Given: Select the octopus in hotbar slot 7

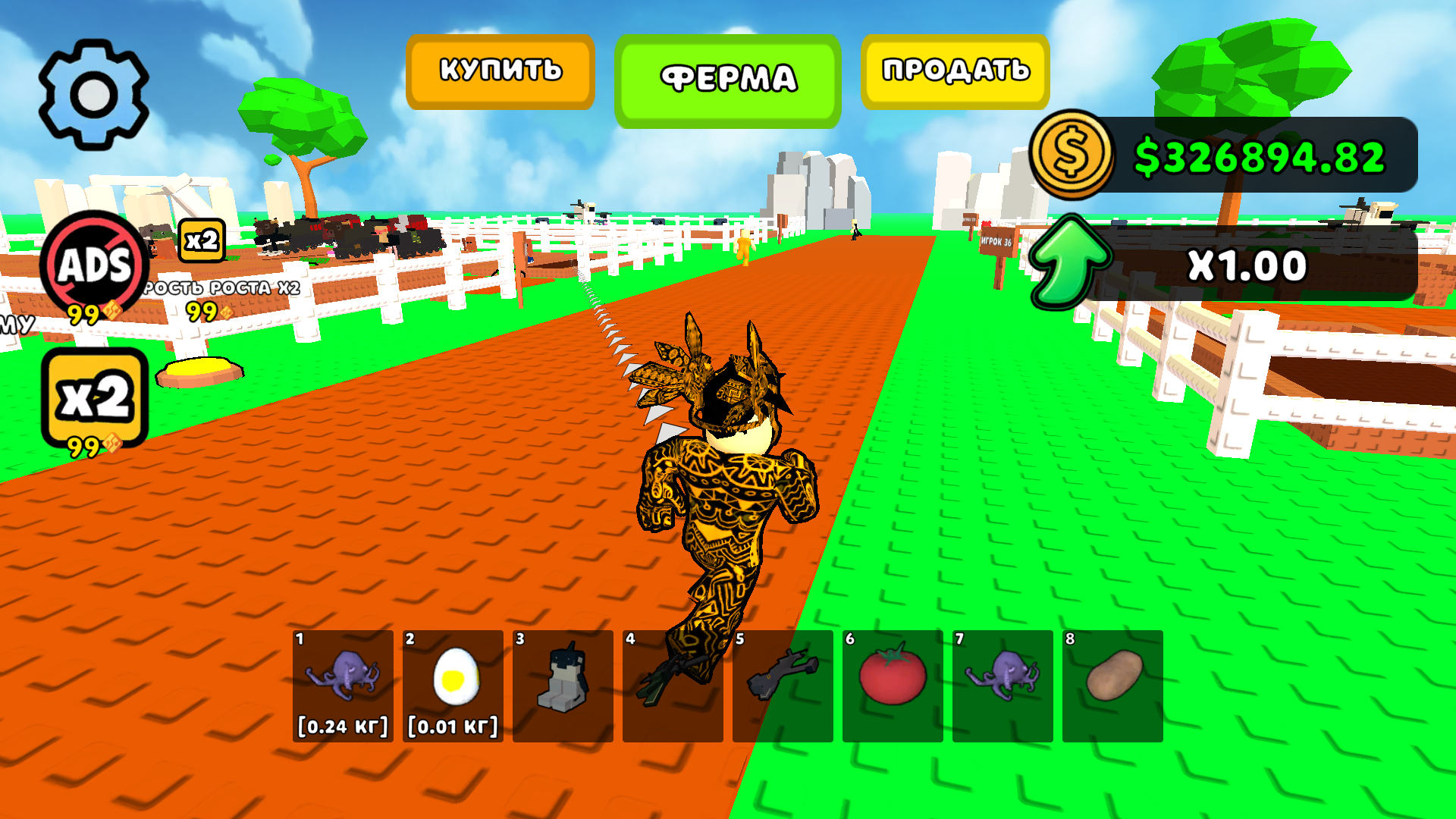Looking at the screenshot, I should (1003, 686).
